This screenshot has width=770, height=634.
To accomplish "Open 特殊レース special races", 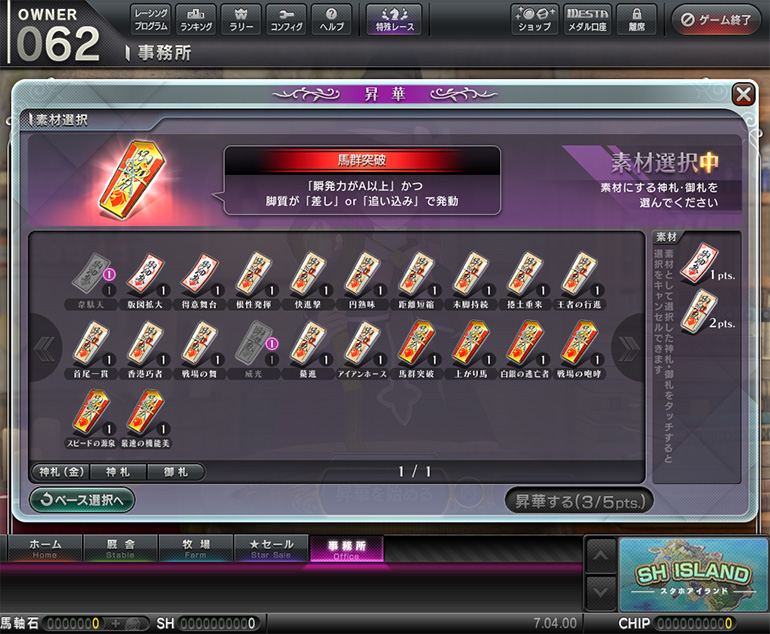I will coord(394,19).
